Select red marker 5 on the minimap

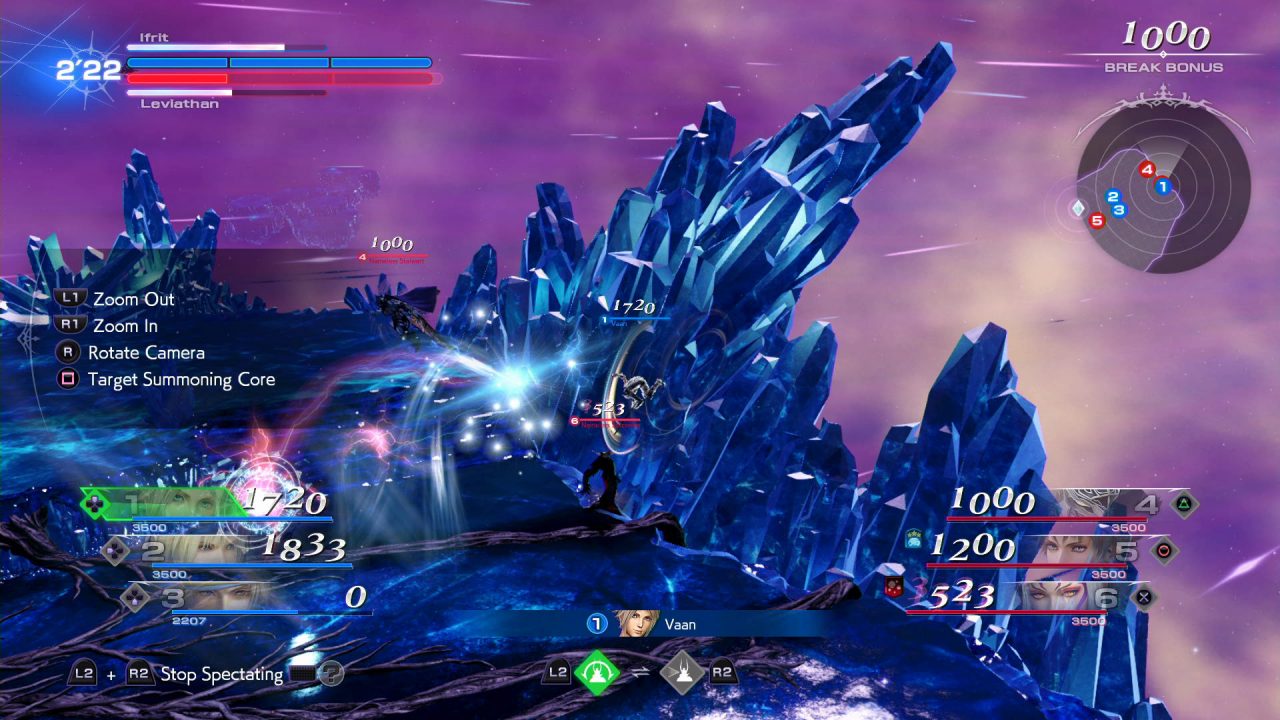point(1097,220)
